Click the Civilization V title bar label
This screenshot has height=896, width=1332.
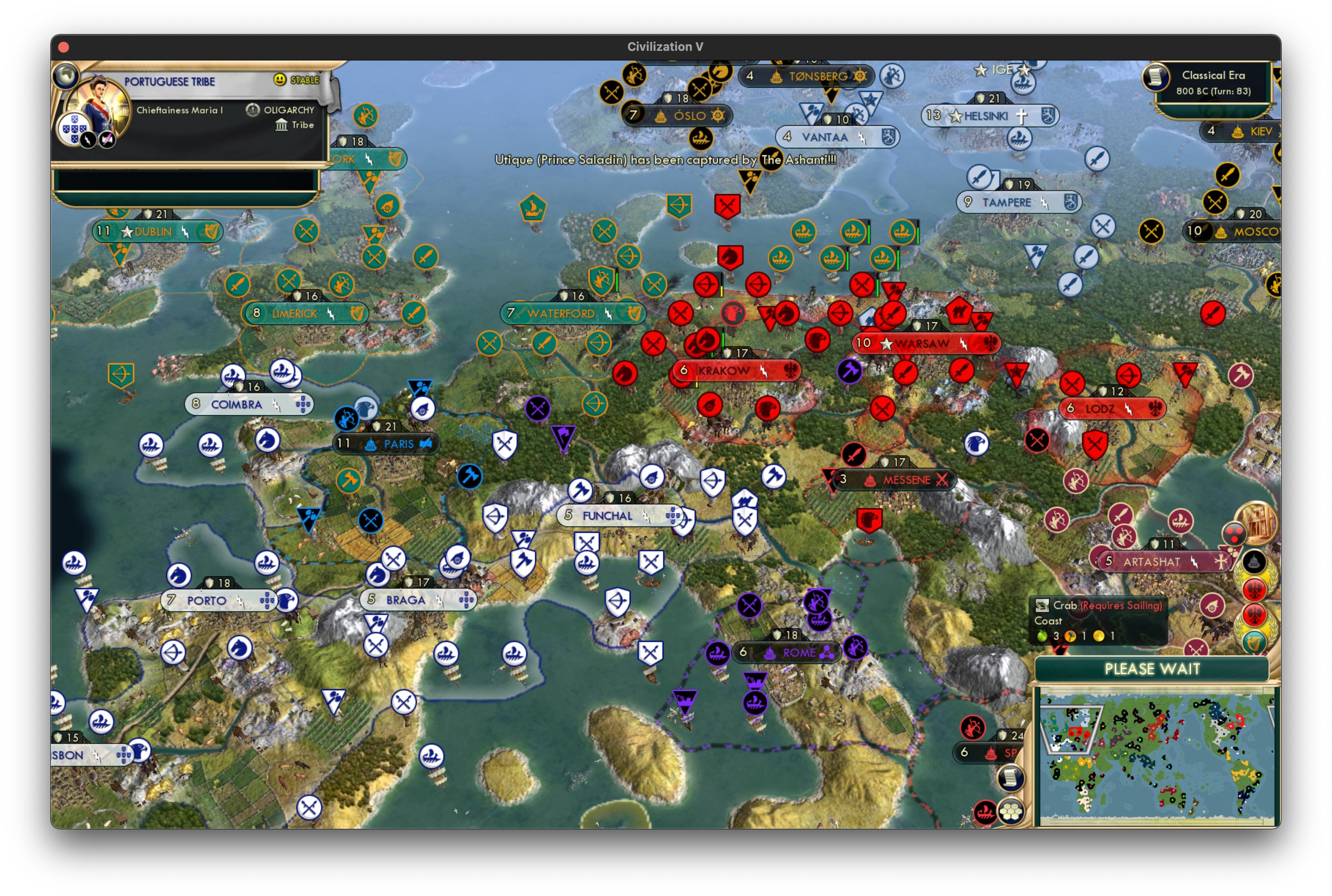click(x=665, y=47)
